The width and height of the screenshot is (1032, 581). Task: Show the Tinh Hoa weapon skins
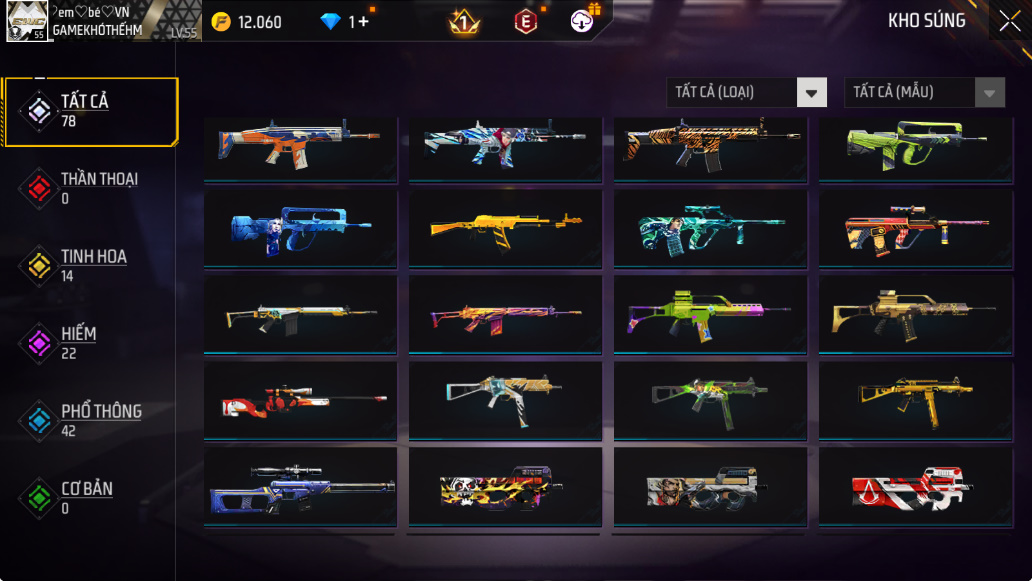pos(91,265)
